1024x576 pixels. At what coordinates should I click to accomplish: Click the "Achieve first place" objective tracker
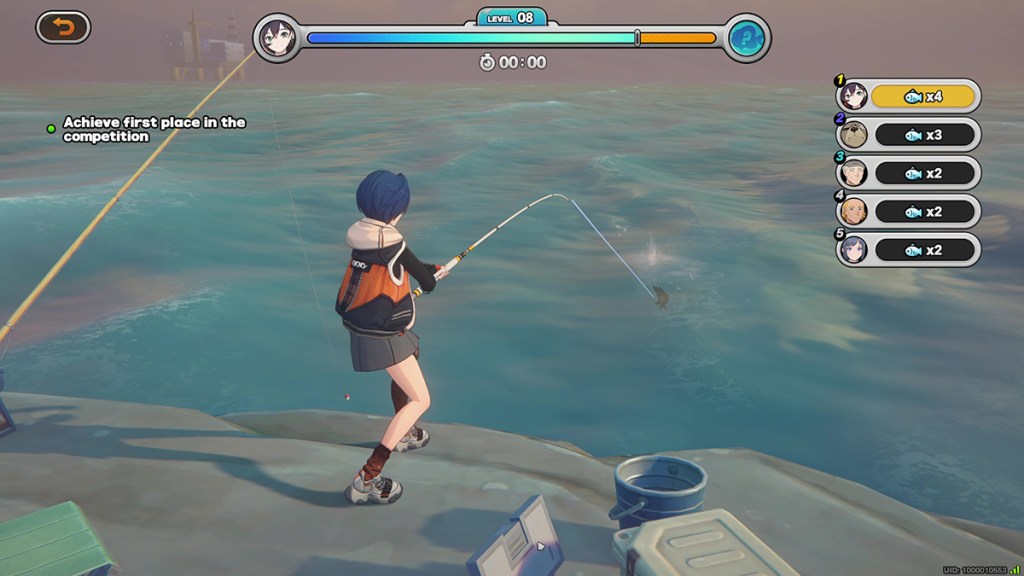coord(153,129)
